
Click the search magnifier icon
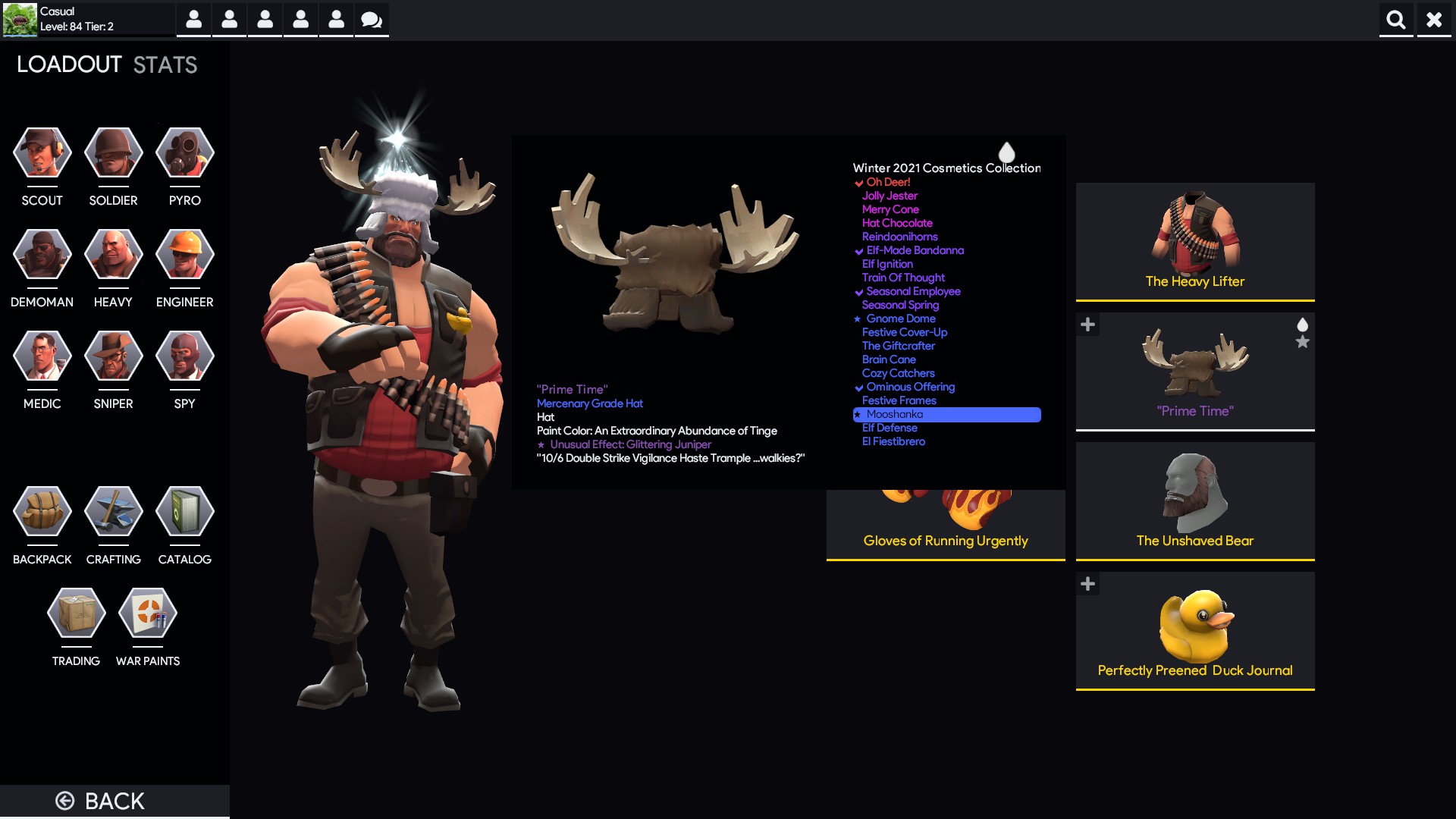(1396, 20)
